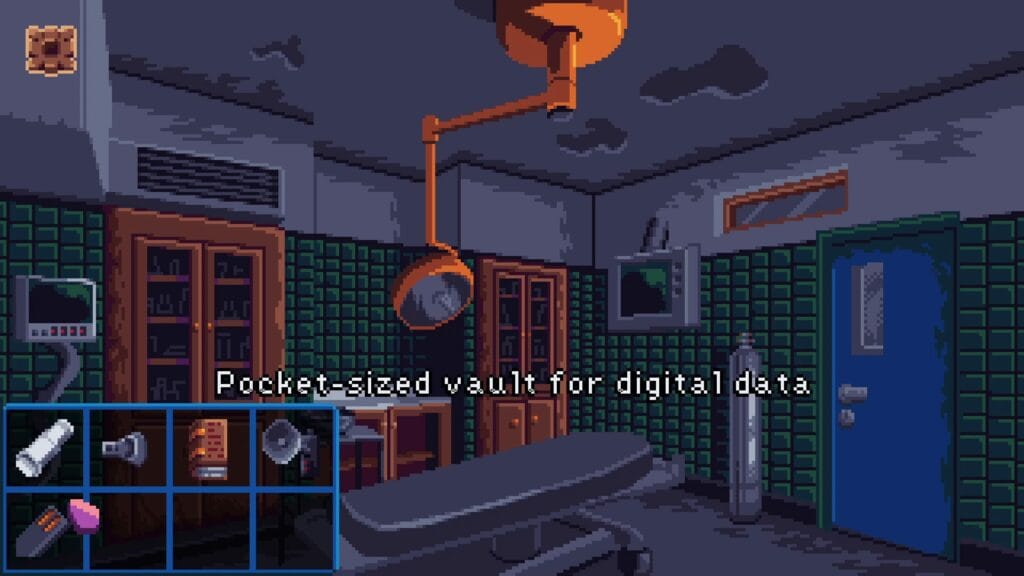This screenshot has width=1024, height=576.
Task: Select the megaphone inventory slot
Action: 291,445
